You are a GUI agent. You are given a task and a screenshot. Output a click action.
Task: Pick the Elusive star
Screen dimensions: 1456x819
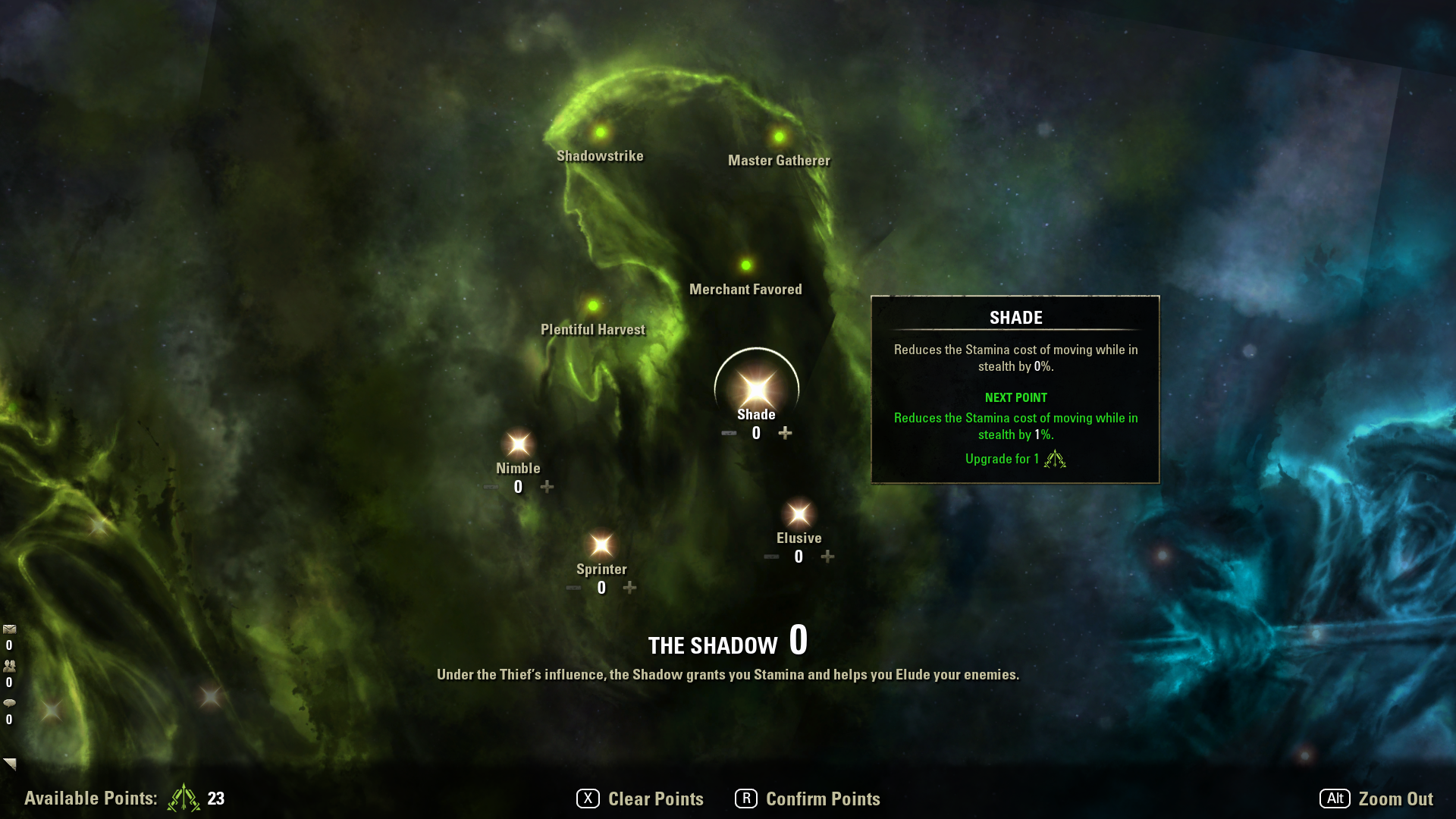tap(799, 515)
